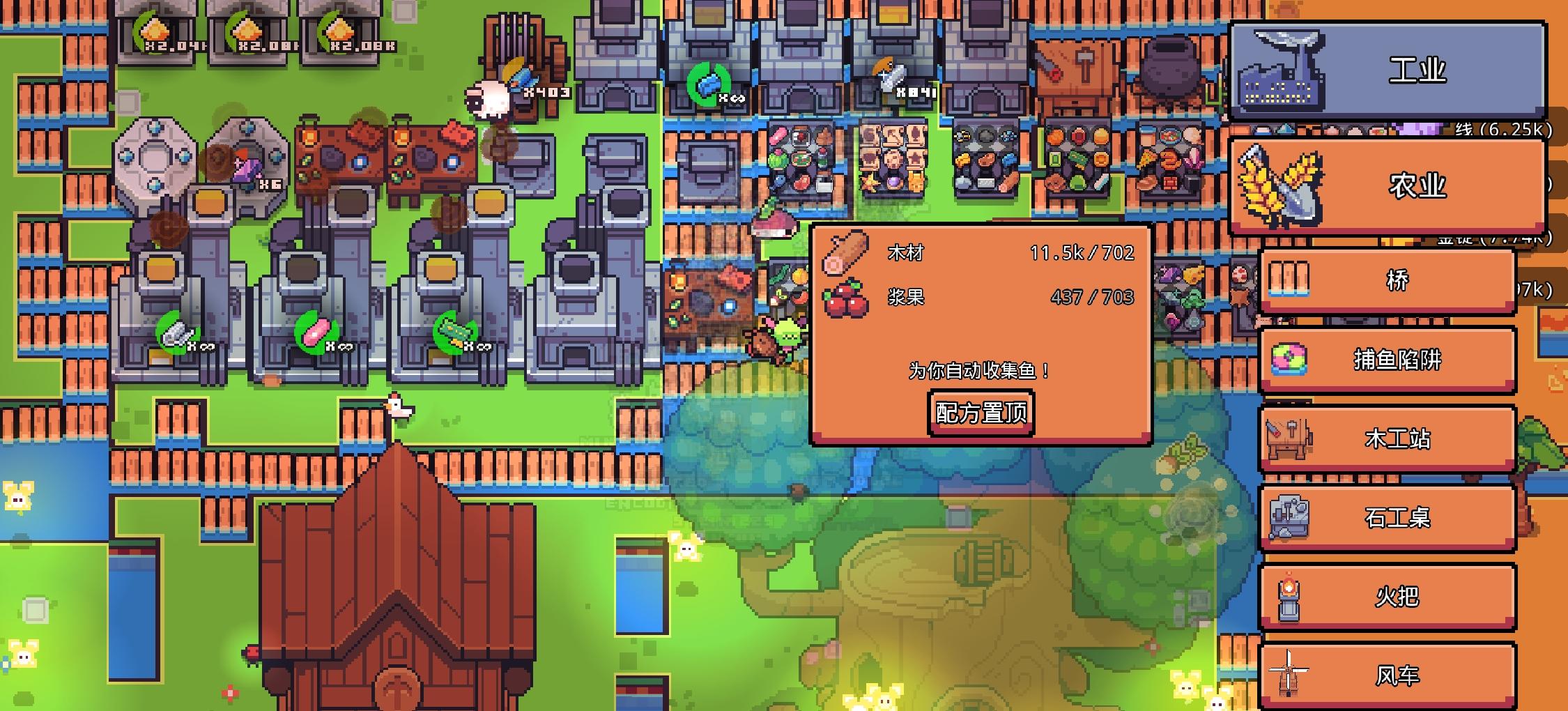This screenshot has width=1568, height=711.
Task: Click the fishing trap tooltip message text
Action: [x=979, y=369]
